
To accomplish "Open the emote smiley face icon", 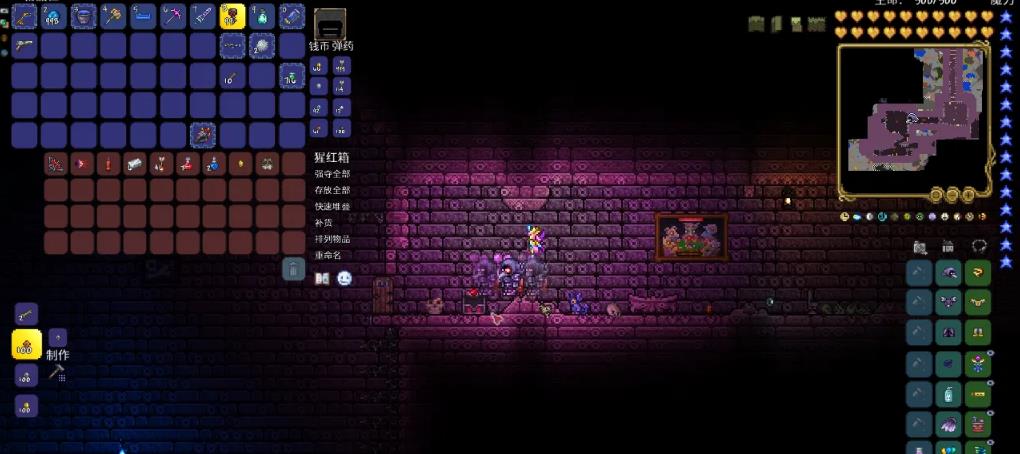I will [345, 278].
